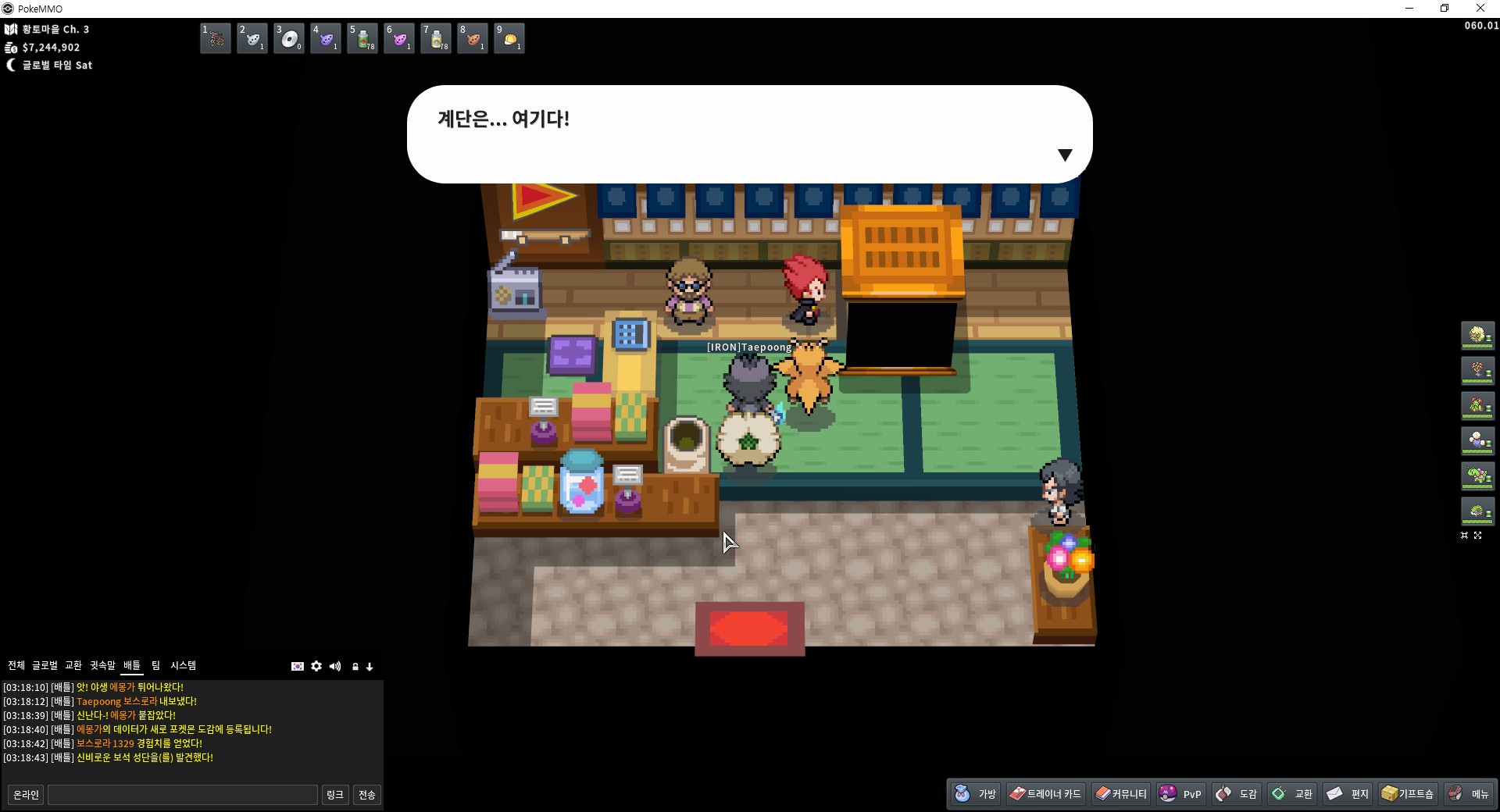Advance the dialogue with the down arrow
This screenshot has width=1500, height=812.
click(1064, 155)
